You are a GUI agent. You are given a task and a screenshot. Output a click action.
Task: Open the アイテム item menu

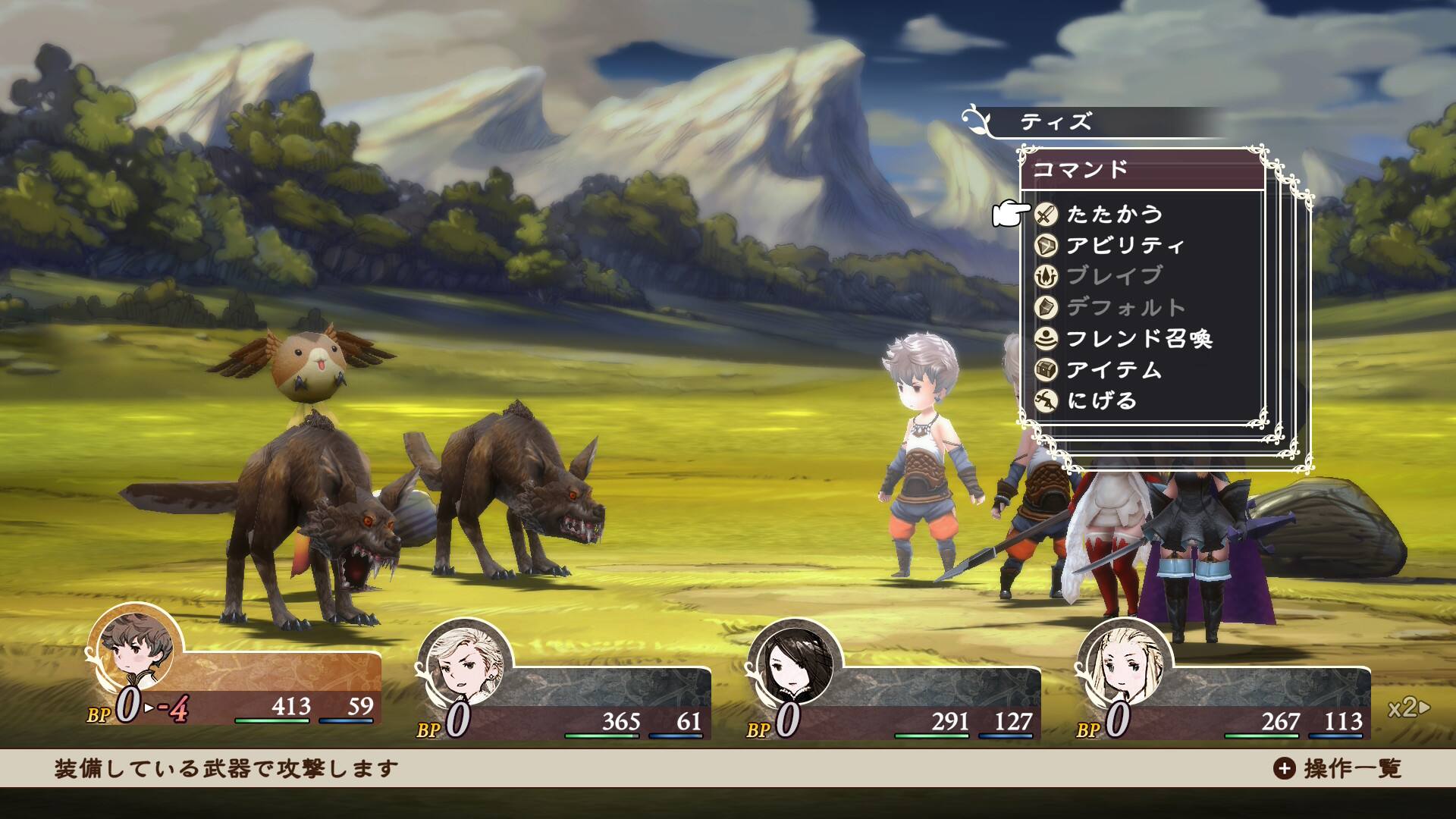1113,369
